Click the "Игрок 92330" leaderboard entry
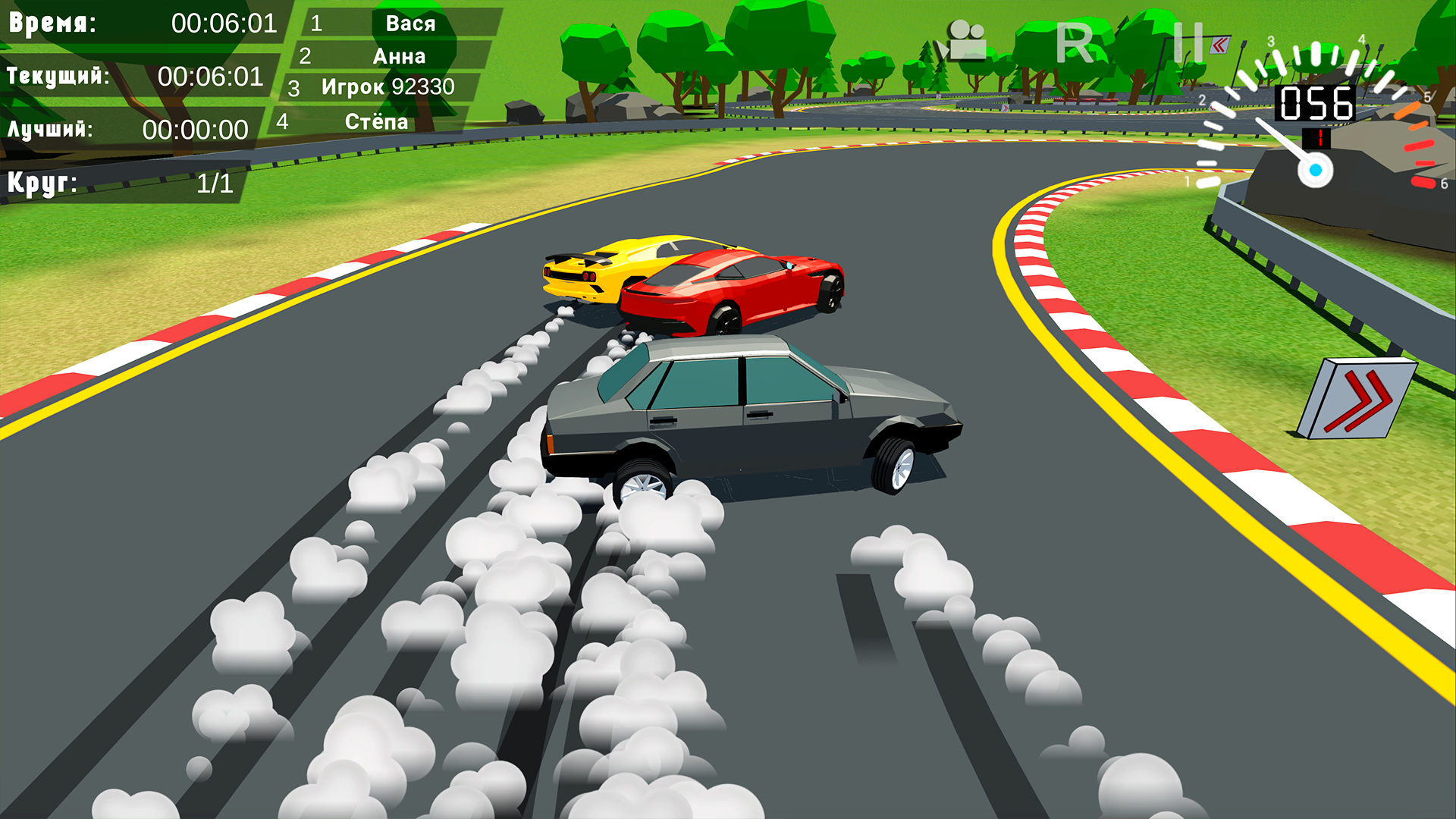1456x819 pixels. tap(388, 86)
